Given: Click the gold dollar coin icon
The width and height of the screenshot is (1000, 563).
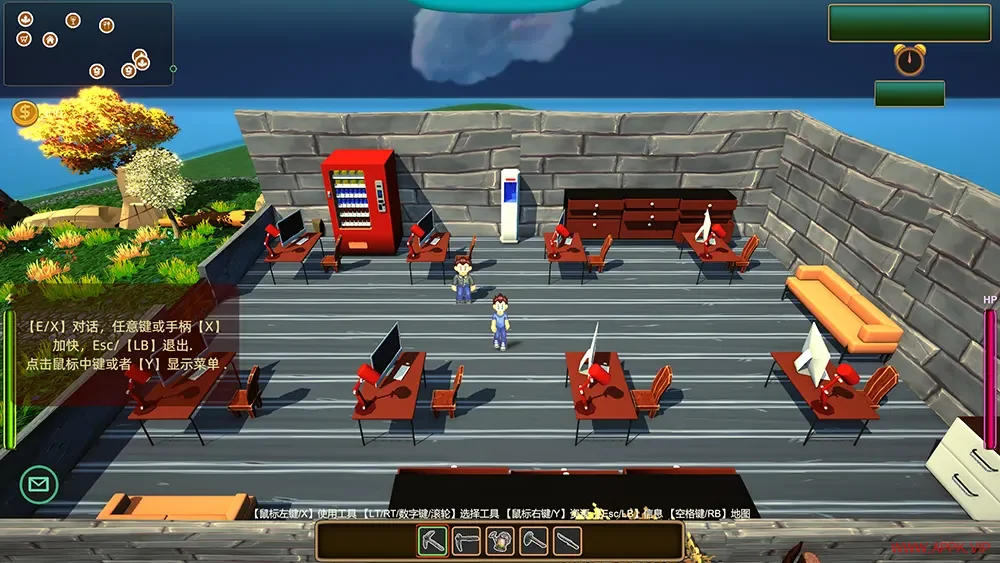Looking at the screenshot, I should [x=25, y=113].
